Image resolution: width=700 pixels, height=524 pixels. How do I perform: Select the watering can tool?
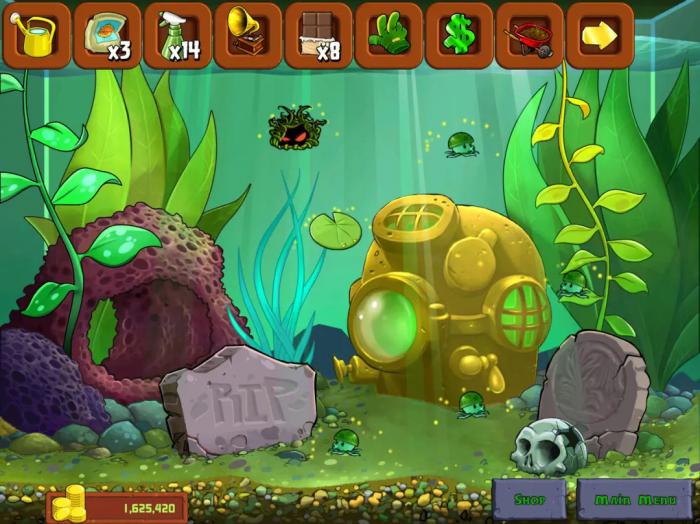[37, 35]
